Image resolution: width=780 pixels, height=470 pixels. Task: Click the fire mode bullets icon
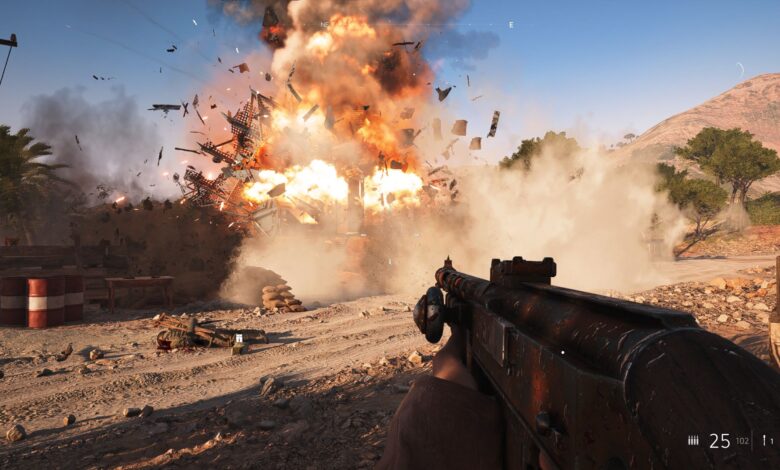(x=693, y=440)
